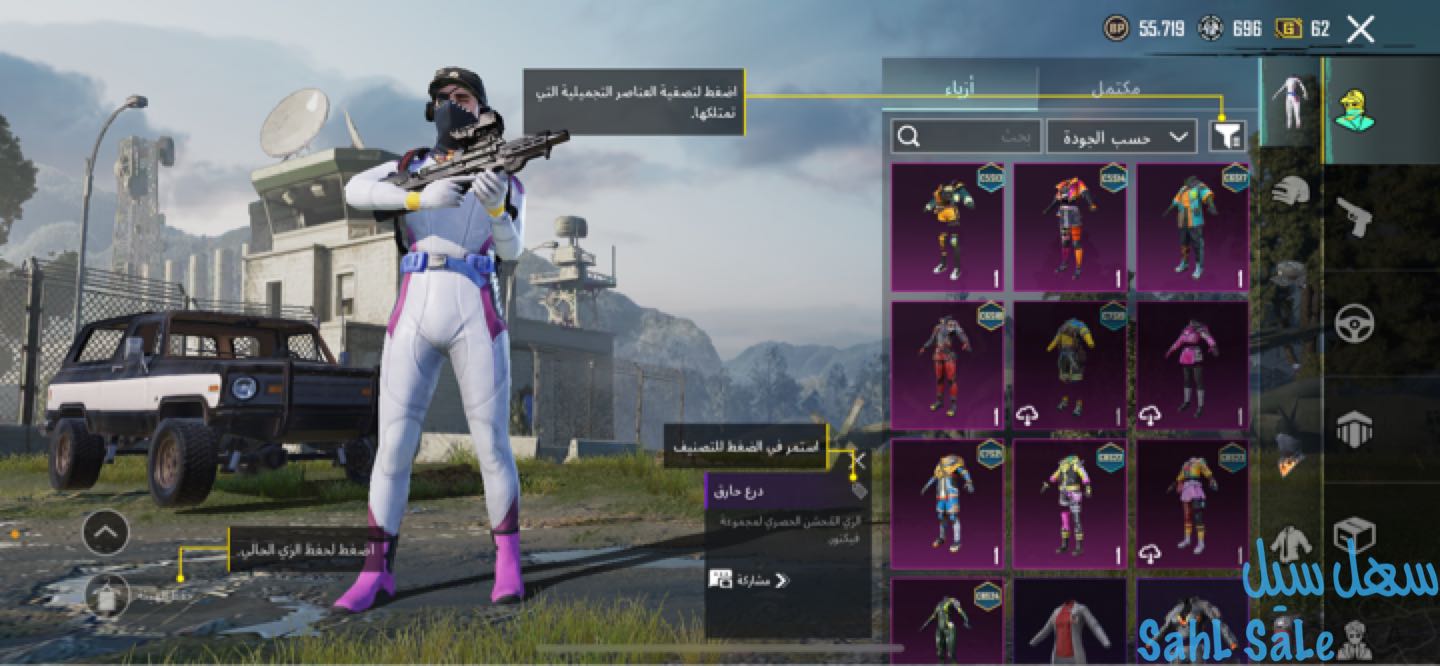This screenshot has height=666, width=1440.
Task: Click the filter funnel icon
Action: coord(1226,136)
